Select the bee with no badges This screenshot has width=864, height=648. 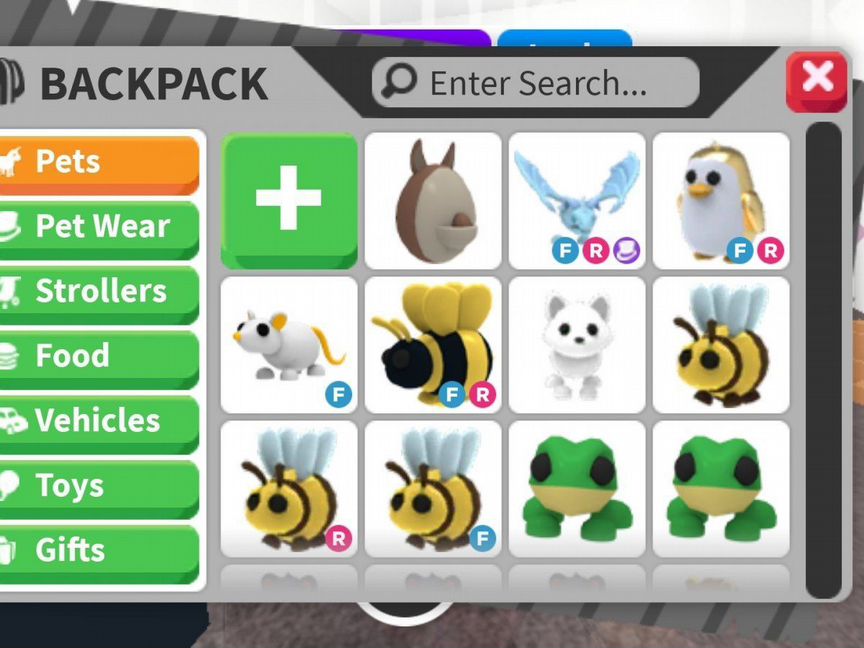coord(720,344)
